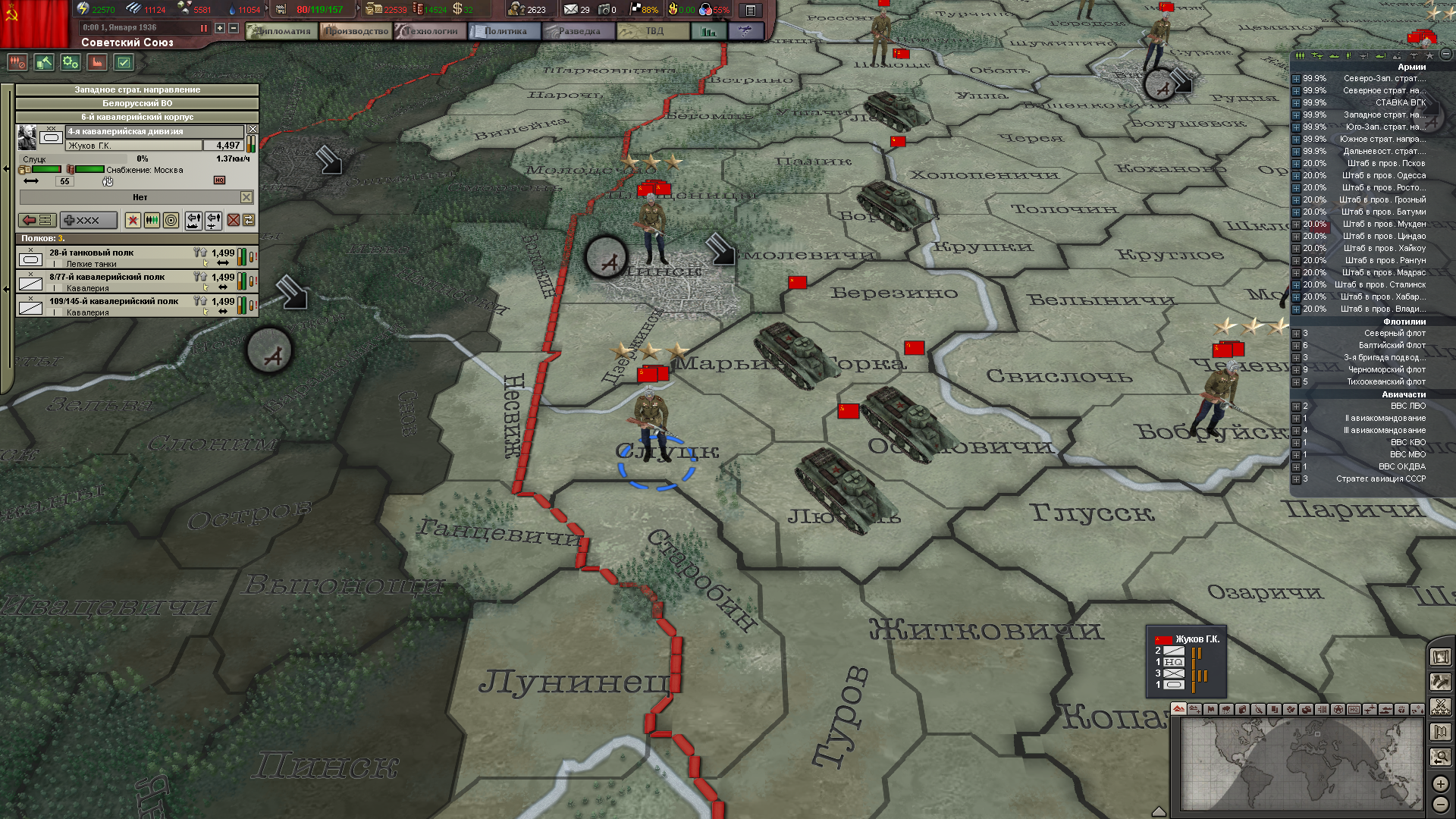Screen dimensions: 1456x819
Task: Select the Политика tab
Action: pyautogui.click(x=504, y=31)
